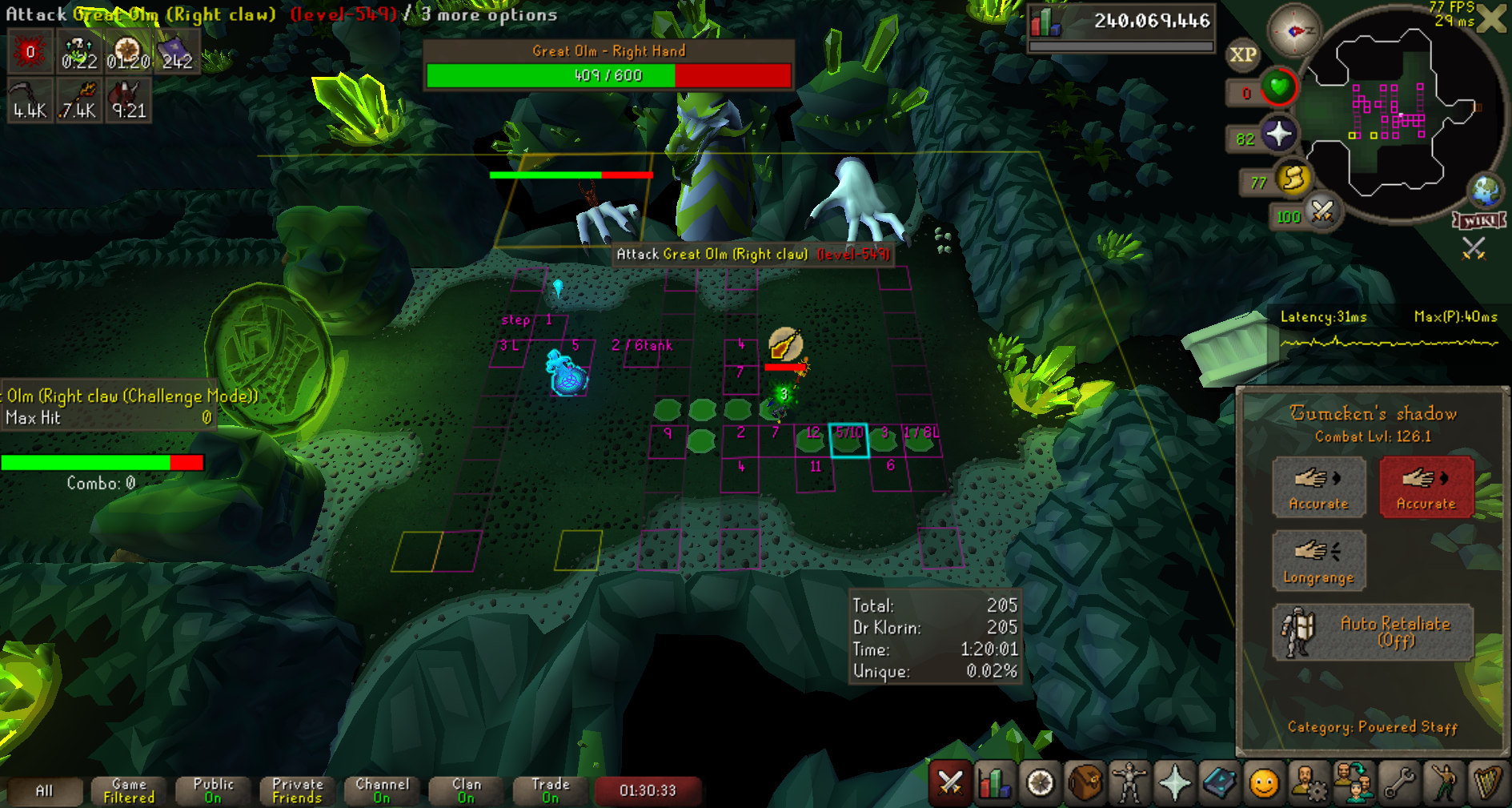Open the wrench Settings tab

tap(1398, 782)
